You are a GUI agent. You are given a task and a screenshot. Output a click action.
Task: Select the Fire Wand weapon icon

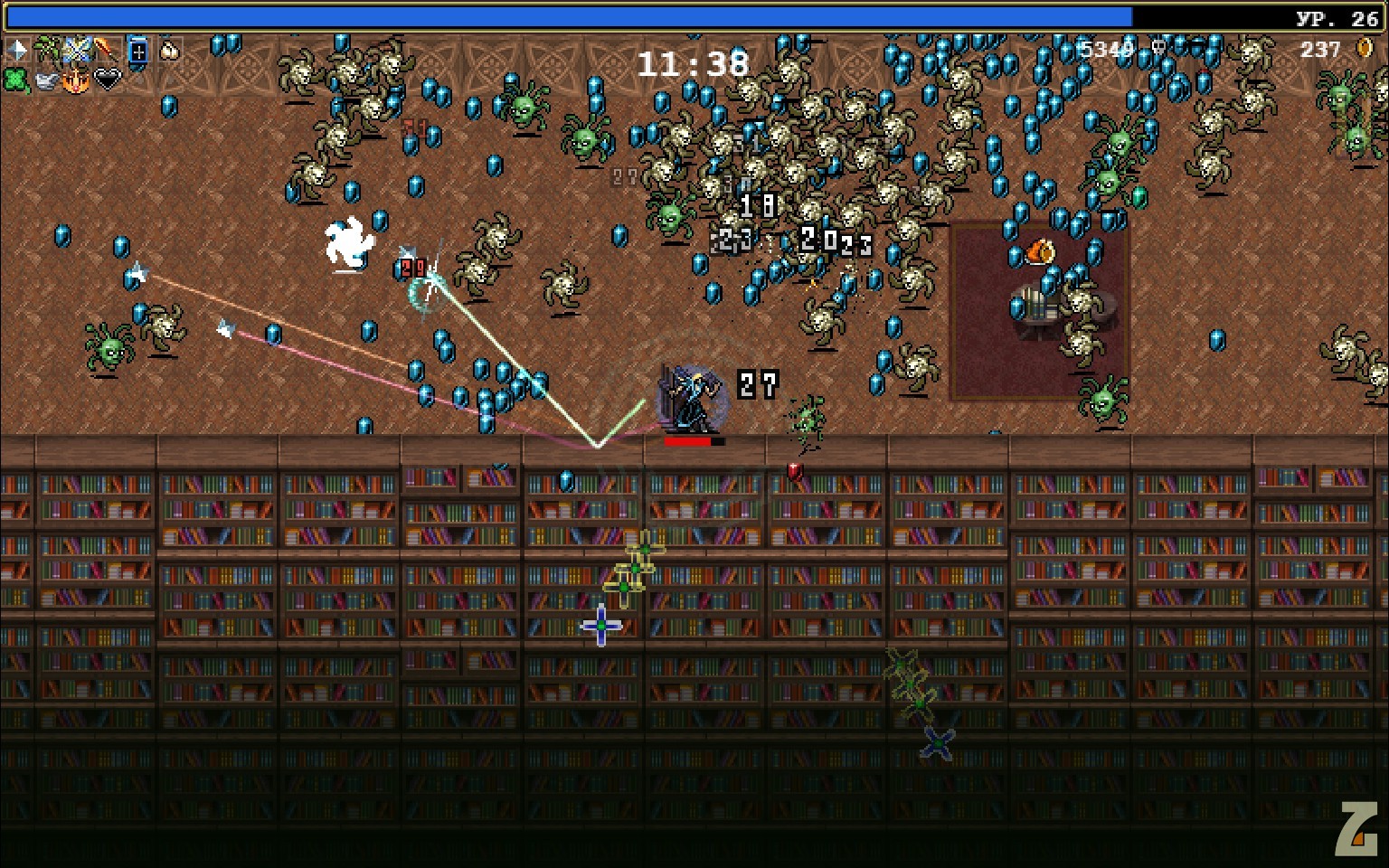pos(107,50)
